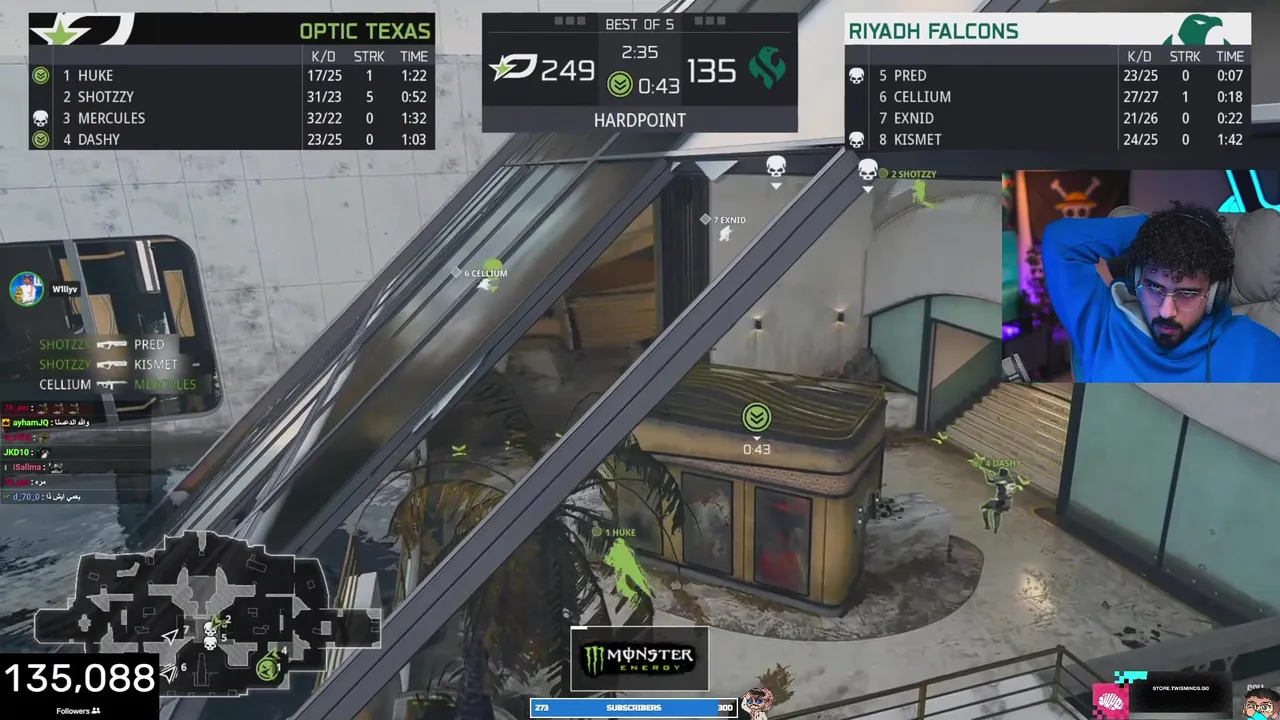Open the Monster Energy sponsor banner
Screen dimensions: 1280x720
coord(640,659)
